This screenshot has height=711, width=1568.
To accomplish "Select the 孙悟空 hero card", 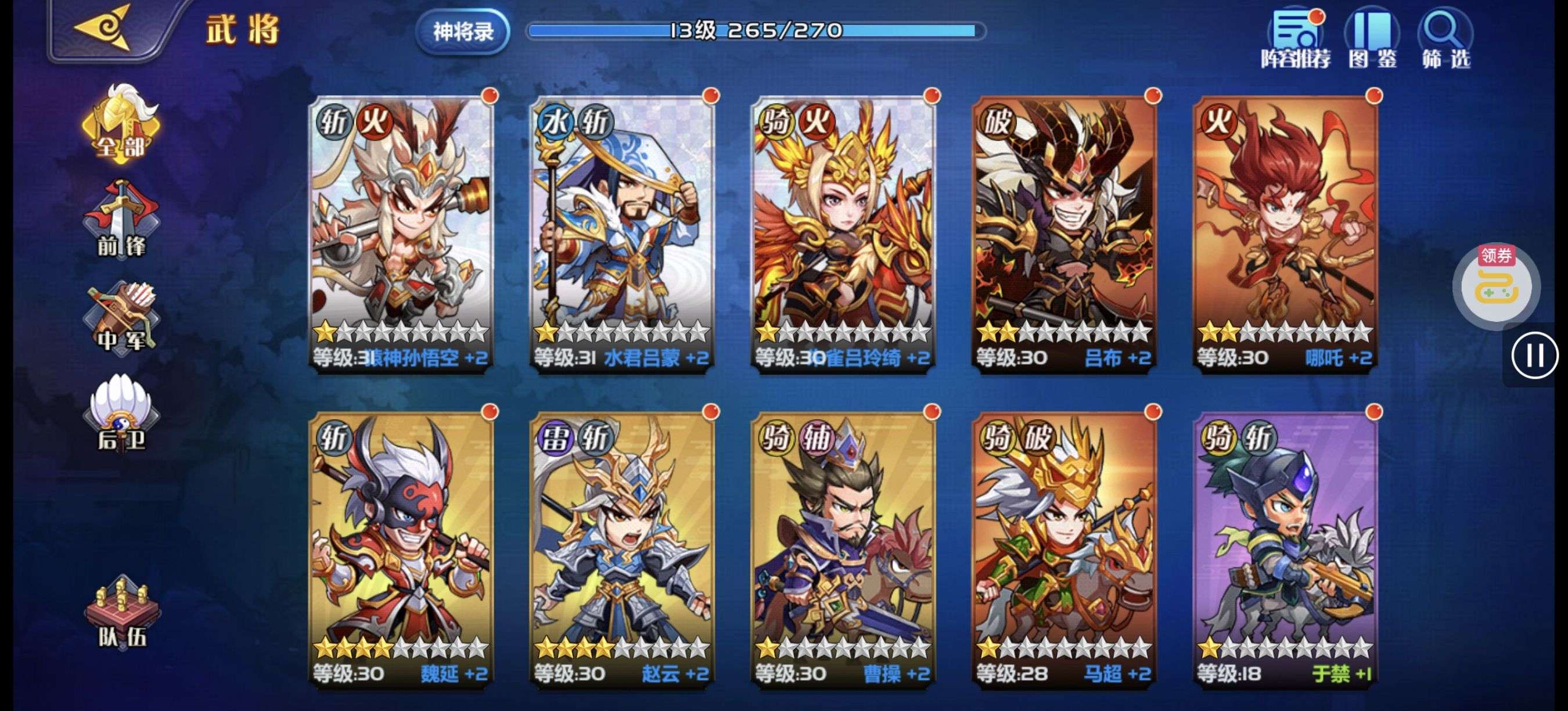I will 402,231.
